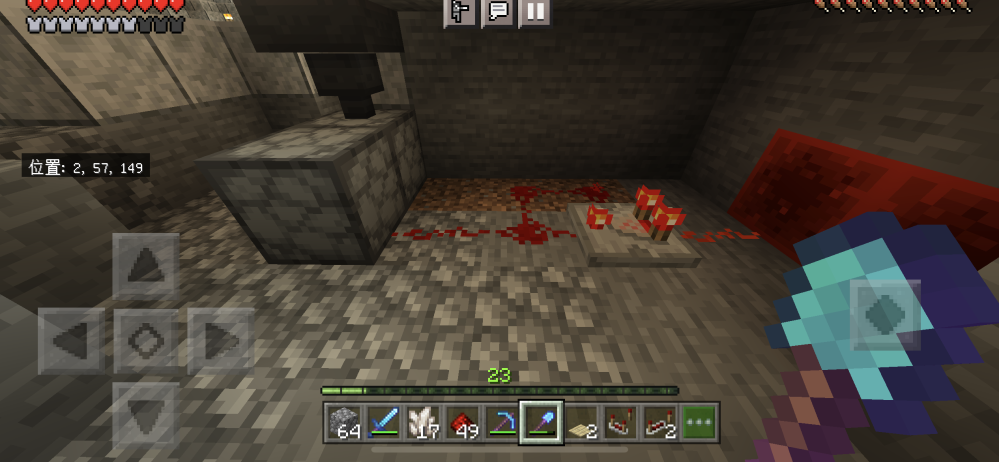This screenshot has width=999, height=462.
Task: Tap the jump button on the right
Action: (885, 314)
